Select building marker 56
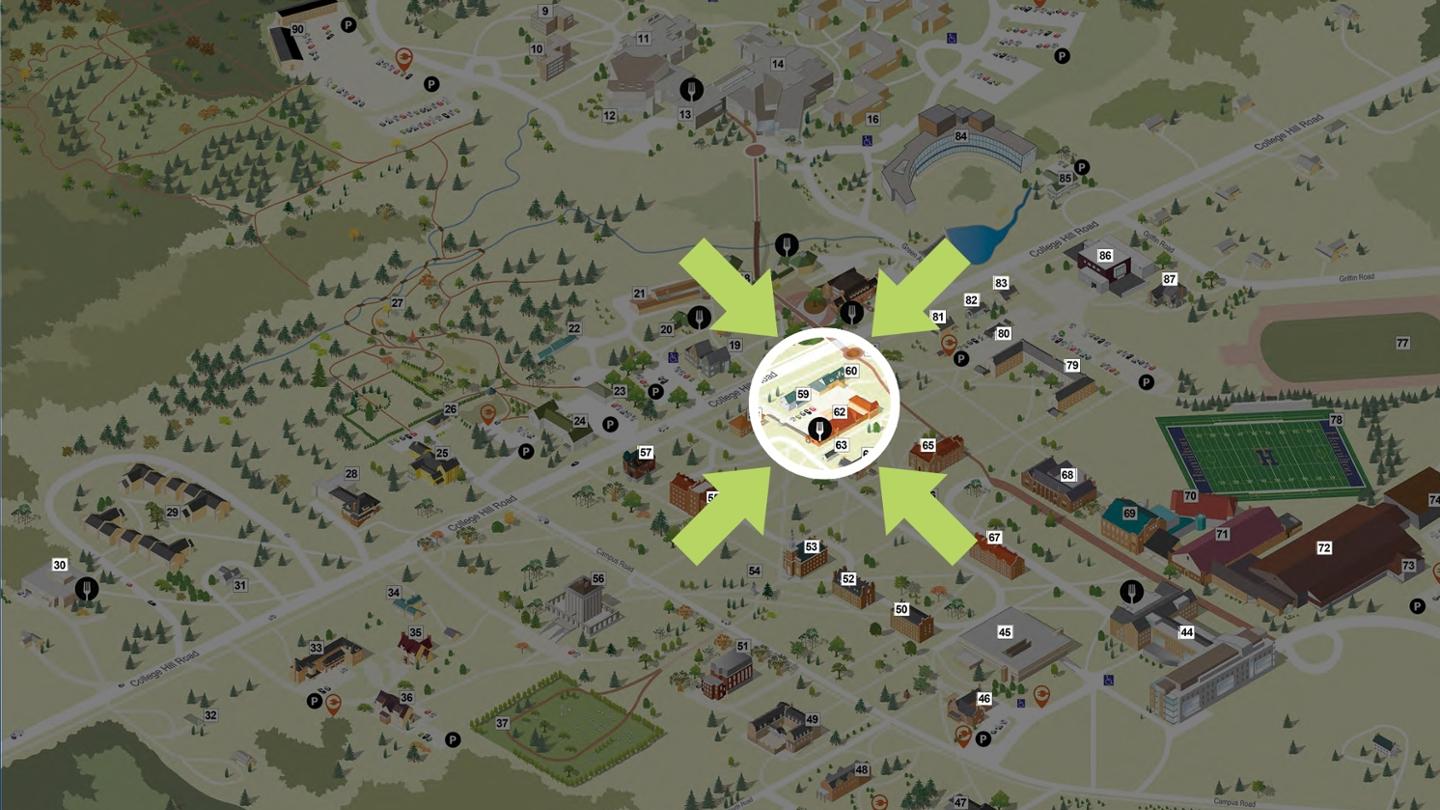Viewport: 1440px width, 810px height. 598,579
